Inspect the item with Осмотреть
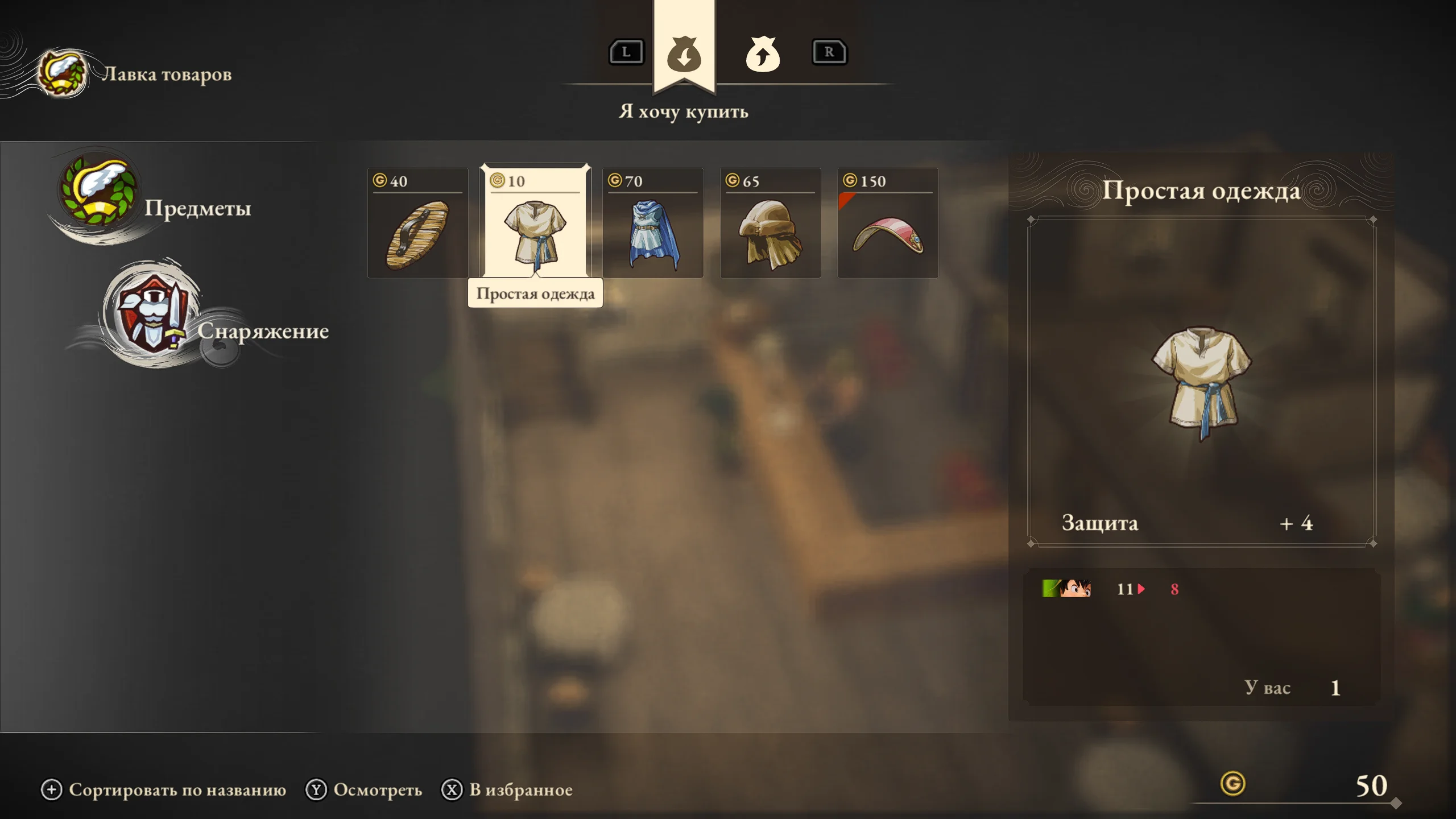The image size is (1456, 819). 364,789
